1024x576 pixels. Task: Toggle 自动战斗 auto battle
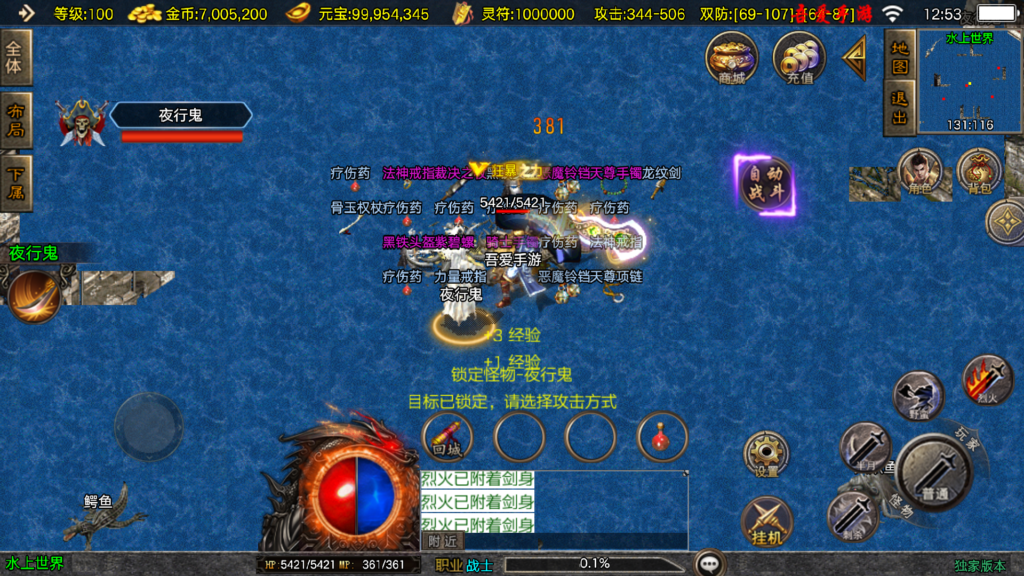pyautogui.click(x=766, y=185)
